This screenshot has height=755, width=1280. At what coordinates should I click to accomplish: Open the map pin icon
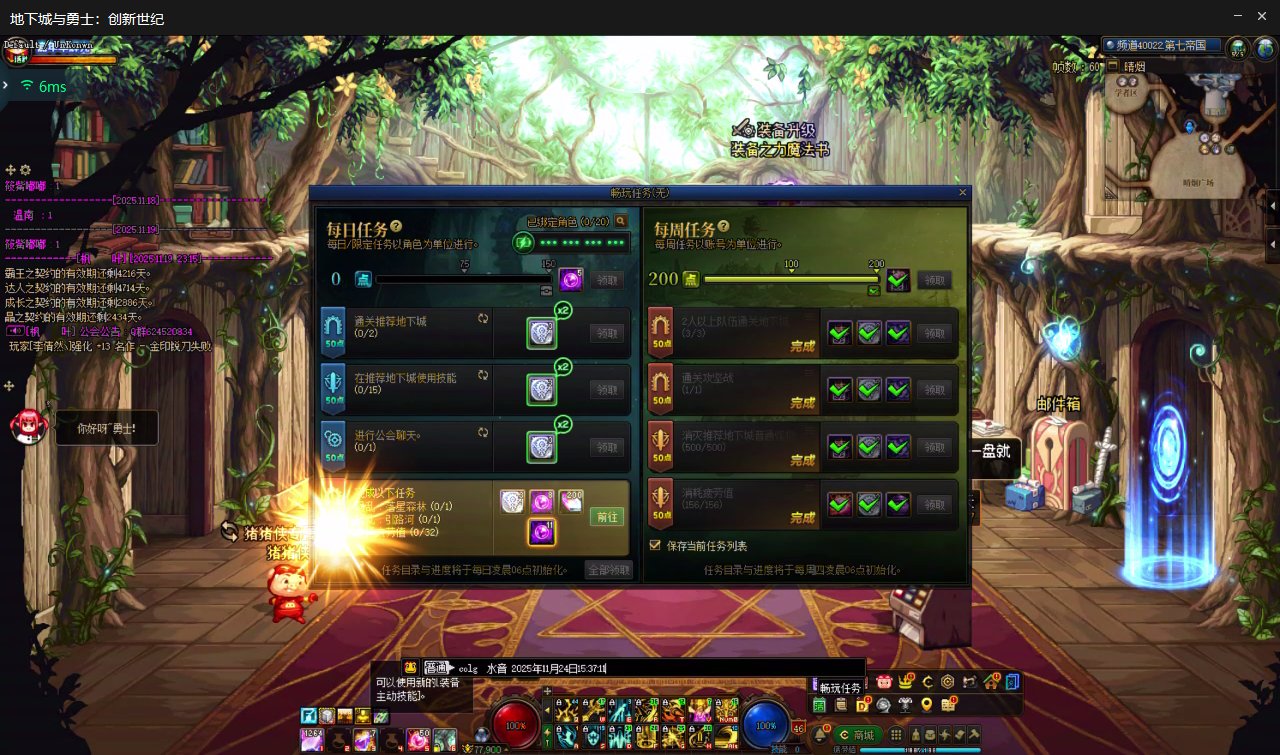pos(926,705)
